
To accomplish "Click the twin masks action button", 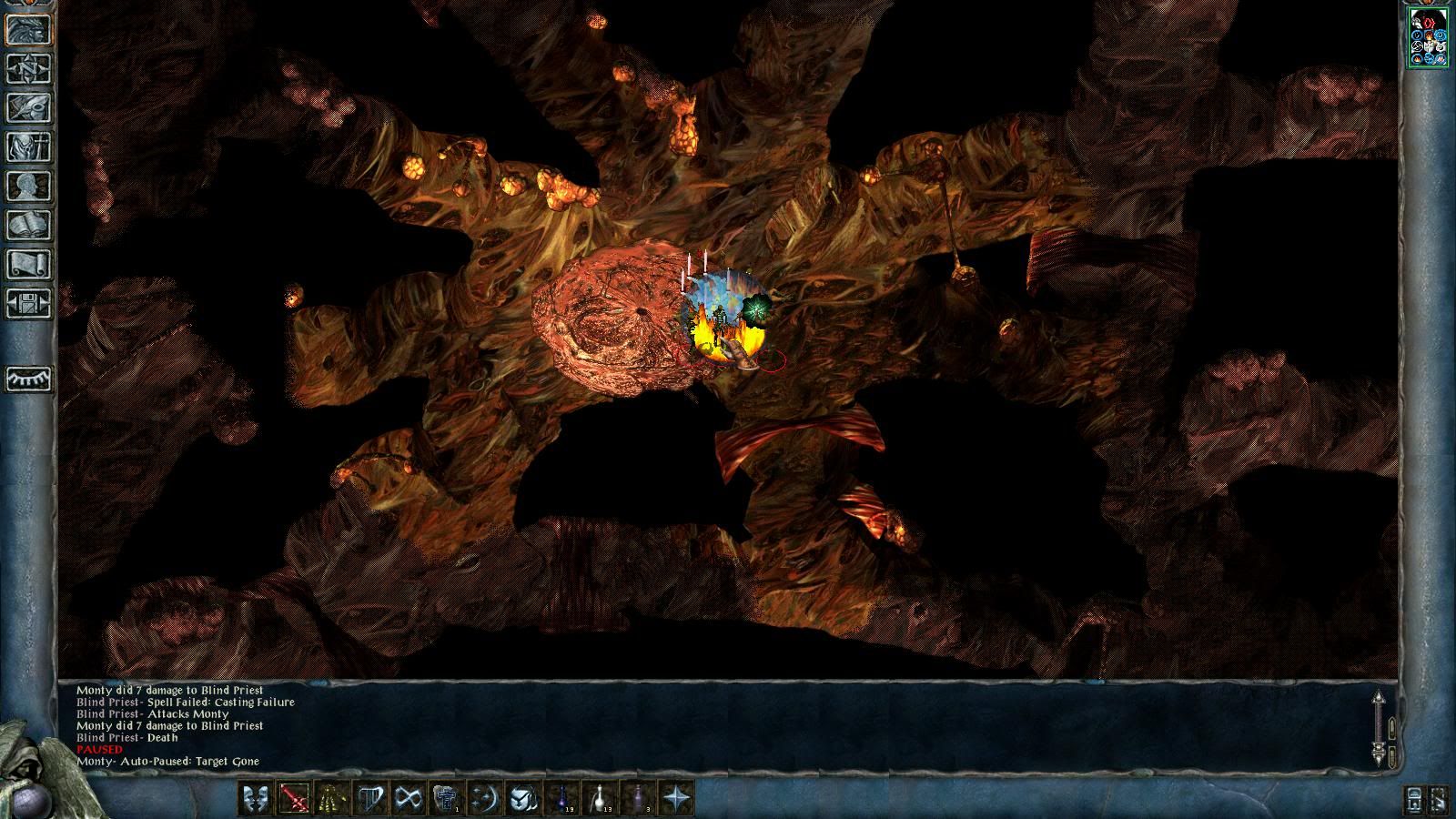I will [x=255, y=799].
